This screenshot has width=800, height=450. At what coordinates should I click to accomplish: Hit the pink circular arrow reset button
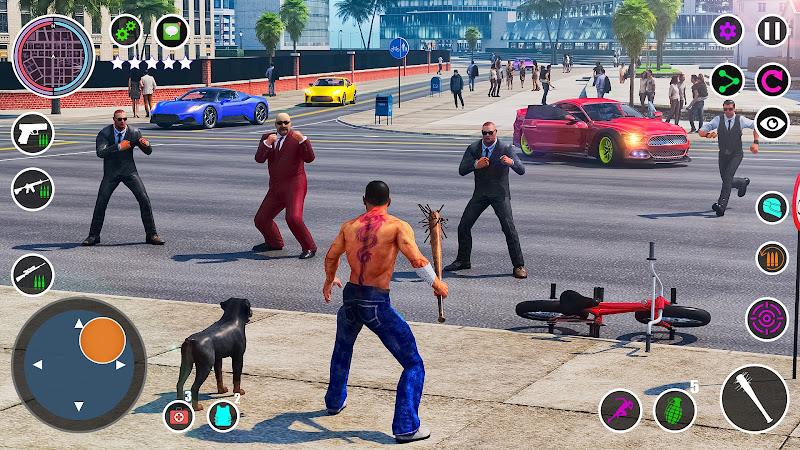click(x=771, y=80)
